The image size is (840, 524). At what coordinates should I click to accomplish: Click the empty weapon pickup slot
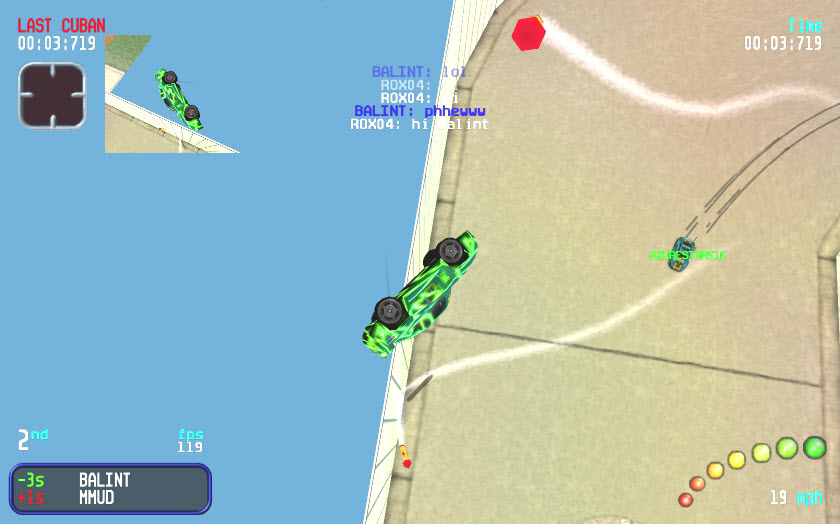tap(52, 96)
